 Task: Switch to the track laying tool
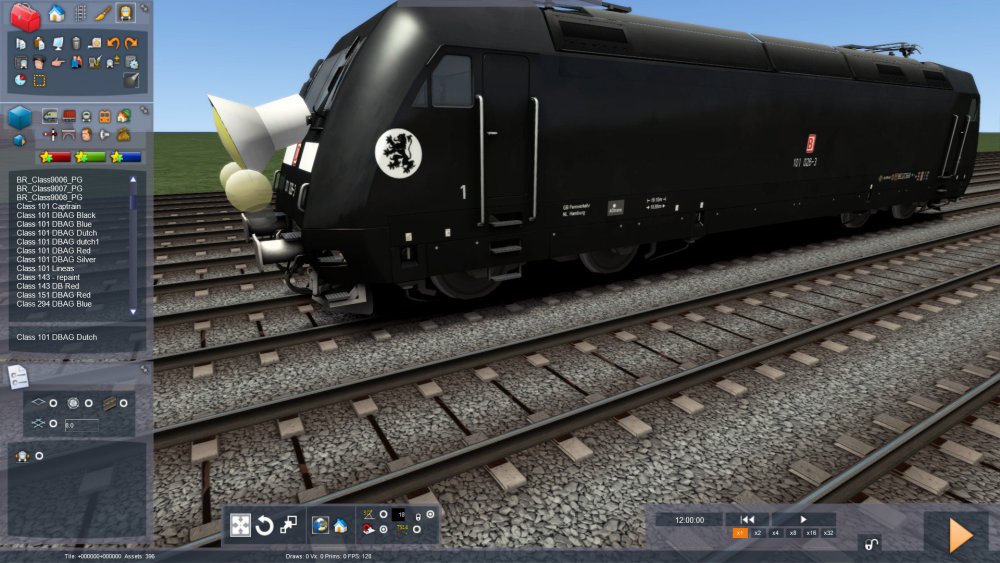(80, 13)
